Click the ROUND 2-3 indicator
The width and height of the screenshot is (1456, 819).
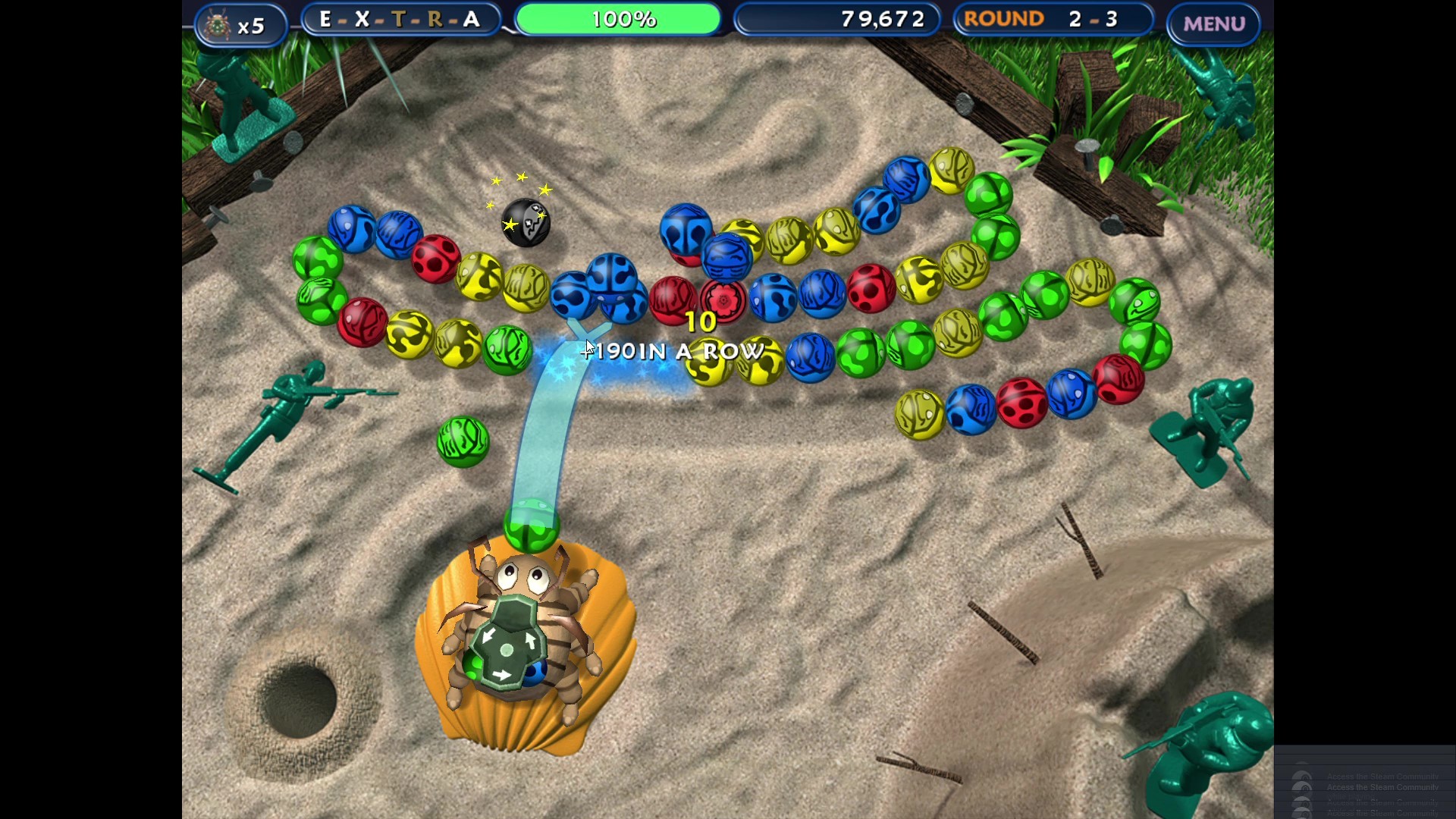click(x=1053, y=19)
